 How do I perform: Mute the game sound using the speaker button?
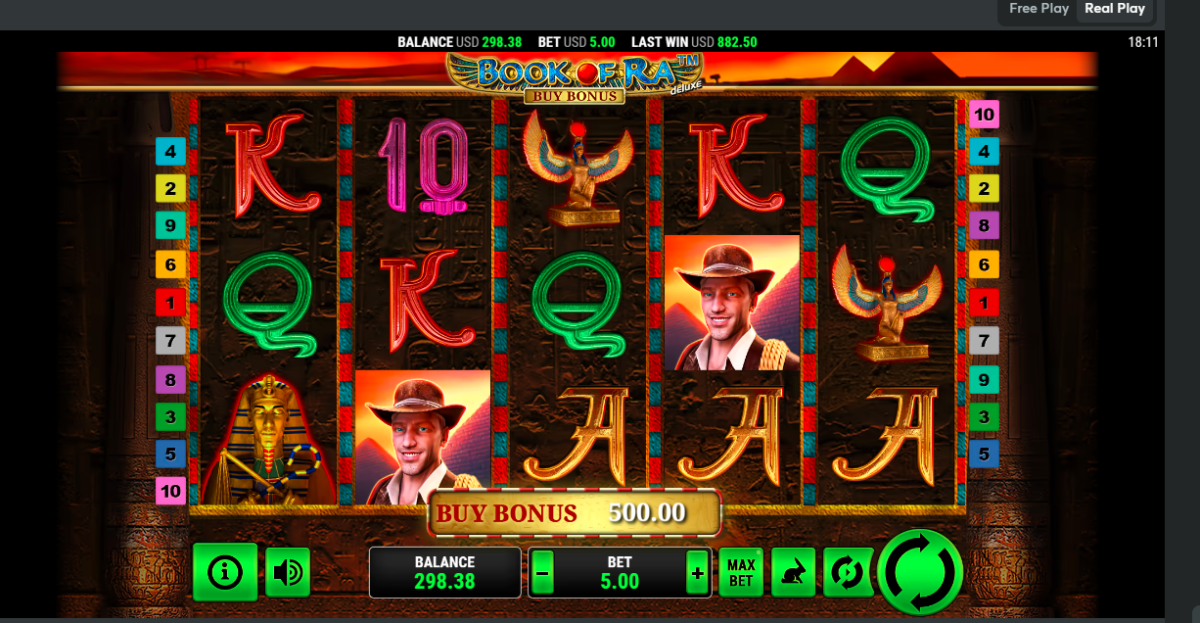click(288, 572)
